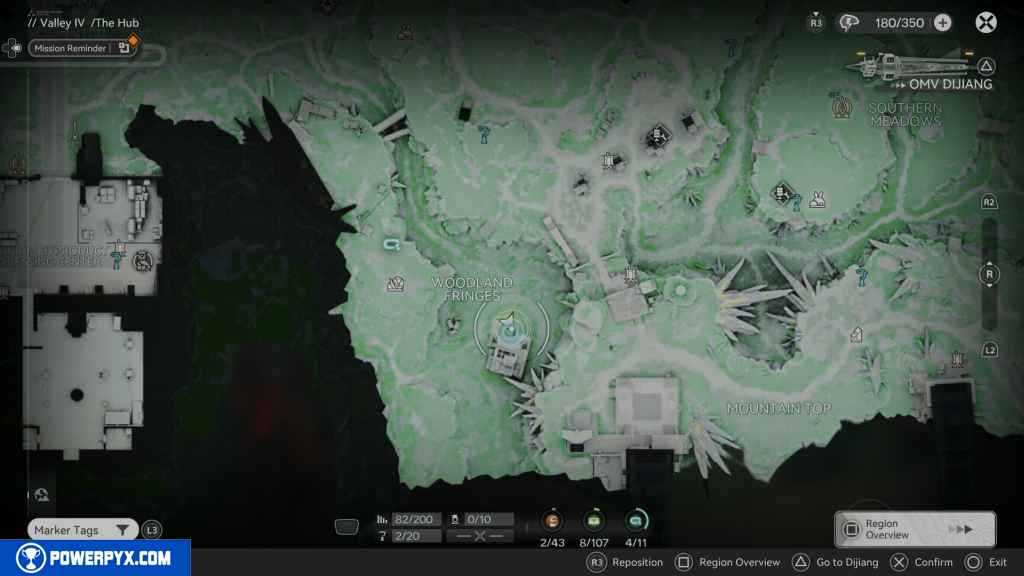The width and height of the screenshot is (1024, 576).
Task: Add stamina with the plus button
Action: coord(942,22)
